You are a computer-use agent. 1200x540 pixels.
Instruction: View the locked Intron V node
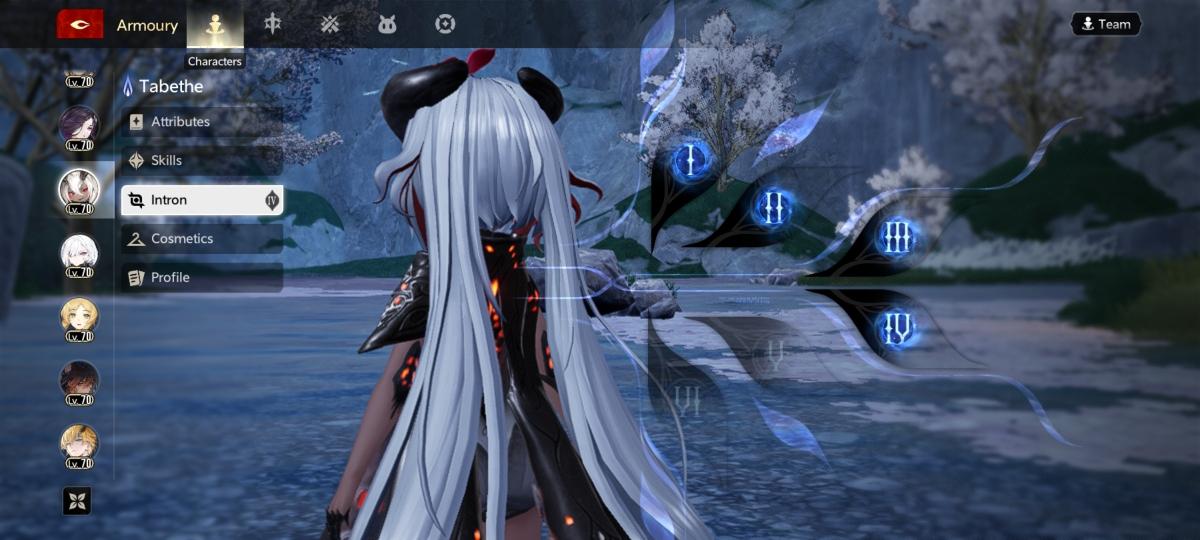(x=773, y=352)
